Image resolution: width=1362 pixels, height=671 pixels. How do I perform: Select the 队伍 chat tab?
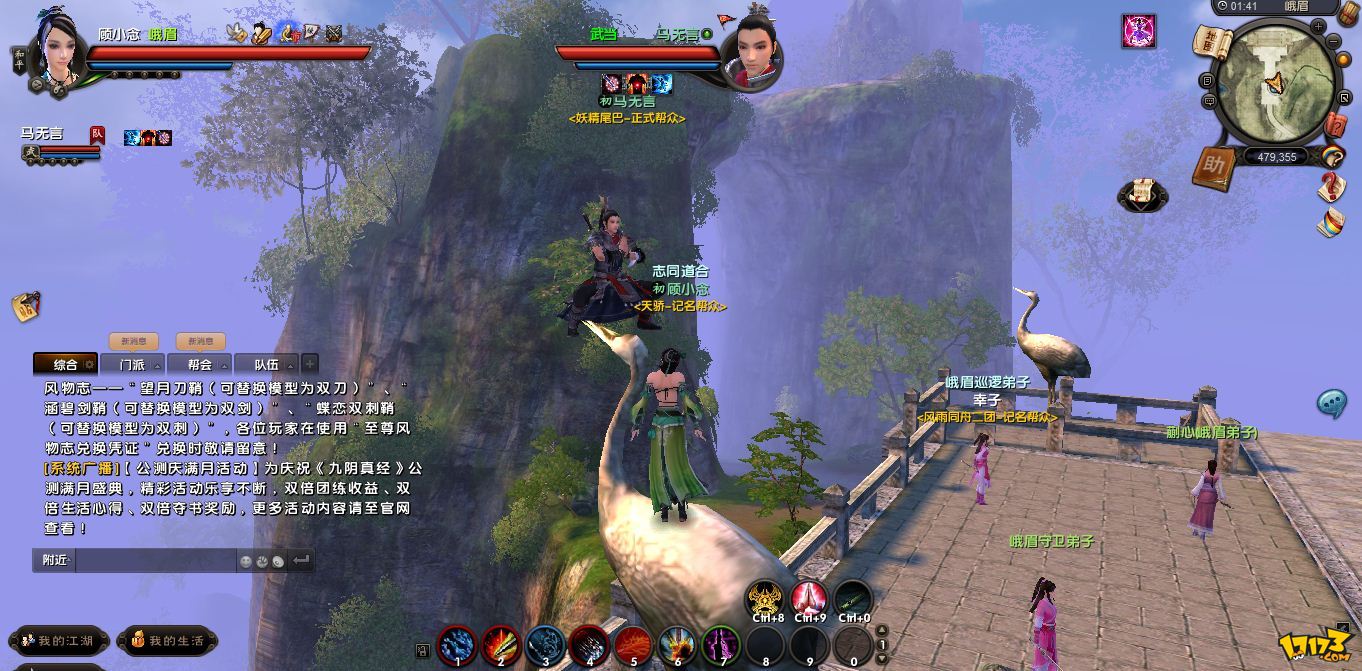tap(266, 365)
